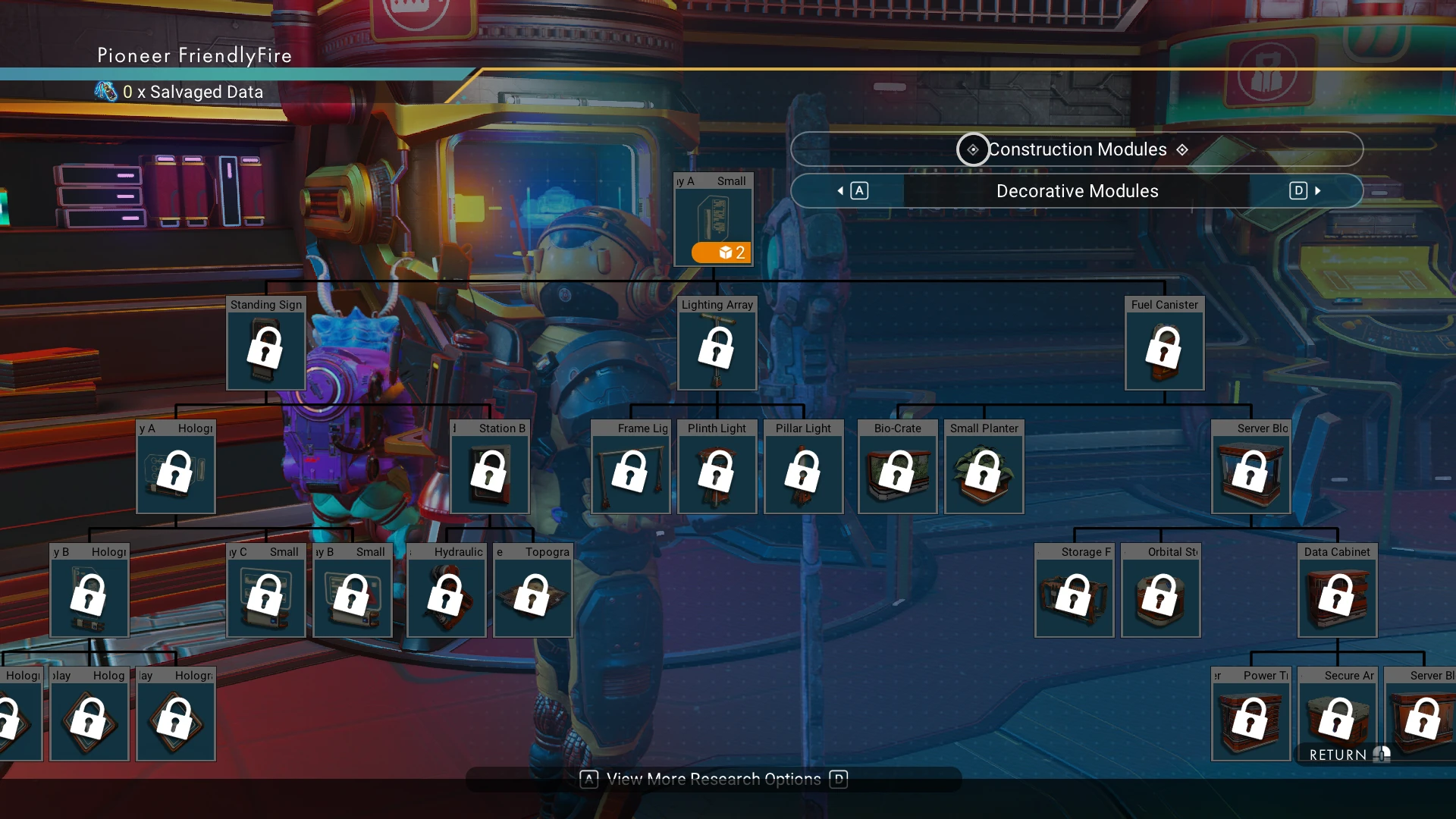1456x819 pixels.
Task: Select the Station B locked module
Action: click(489, 467)
